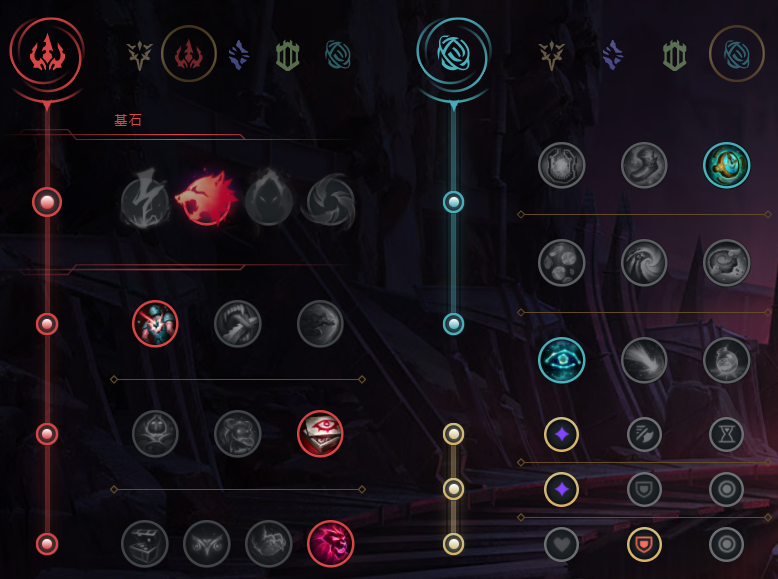Pick the pink lion Ultimate Hunter rune
The width and height of the screenshot is (778, 579).
(330, 544)
